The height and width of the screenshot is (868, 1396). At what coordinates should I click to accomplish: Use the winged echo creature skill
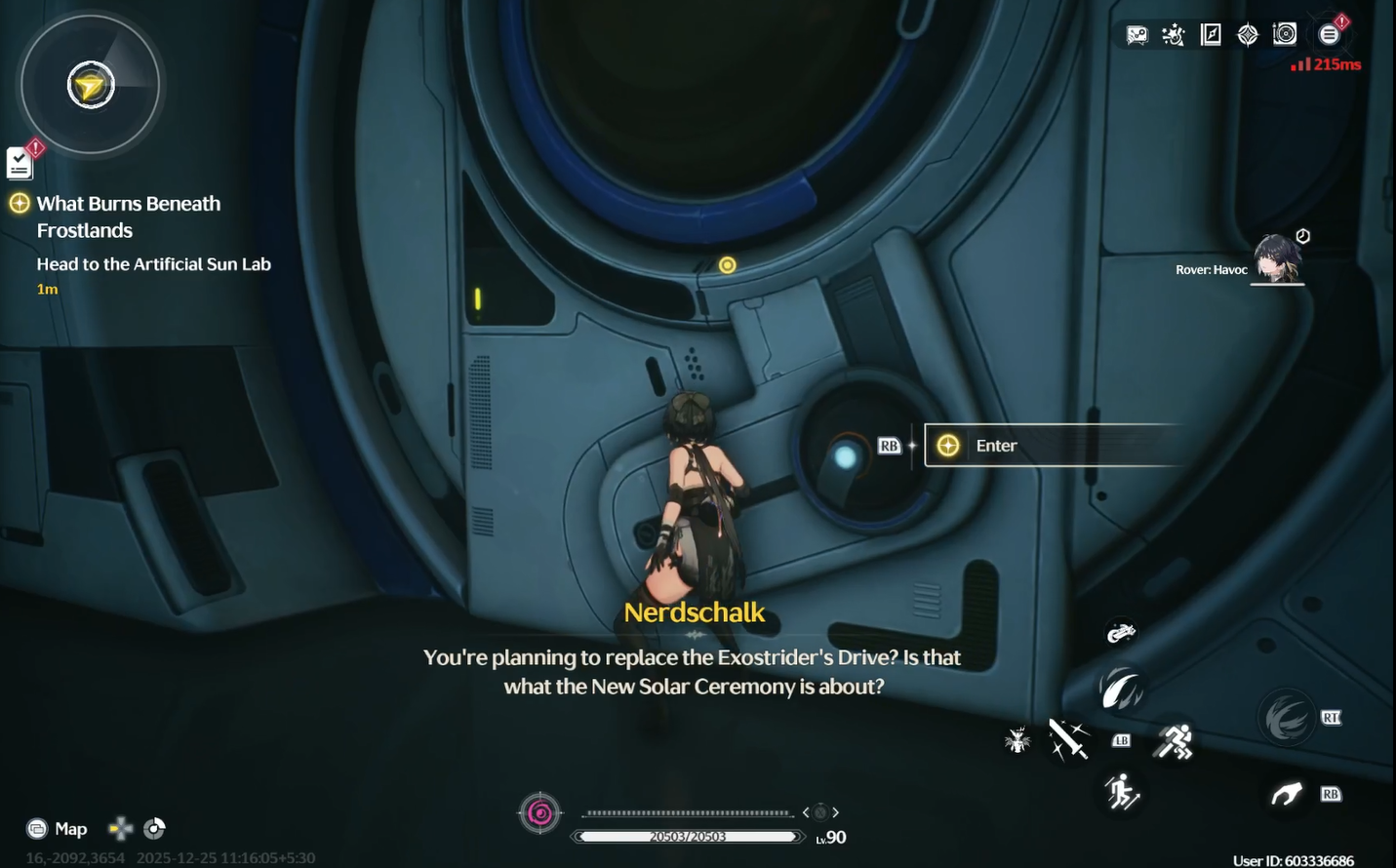pos(1017,740)
